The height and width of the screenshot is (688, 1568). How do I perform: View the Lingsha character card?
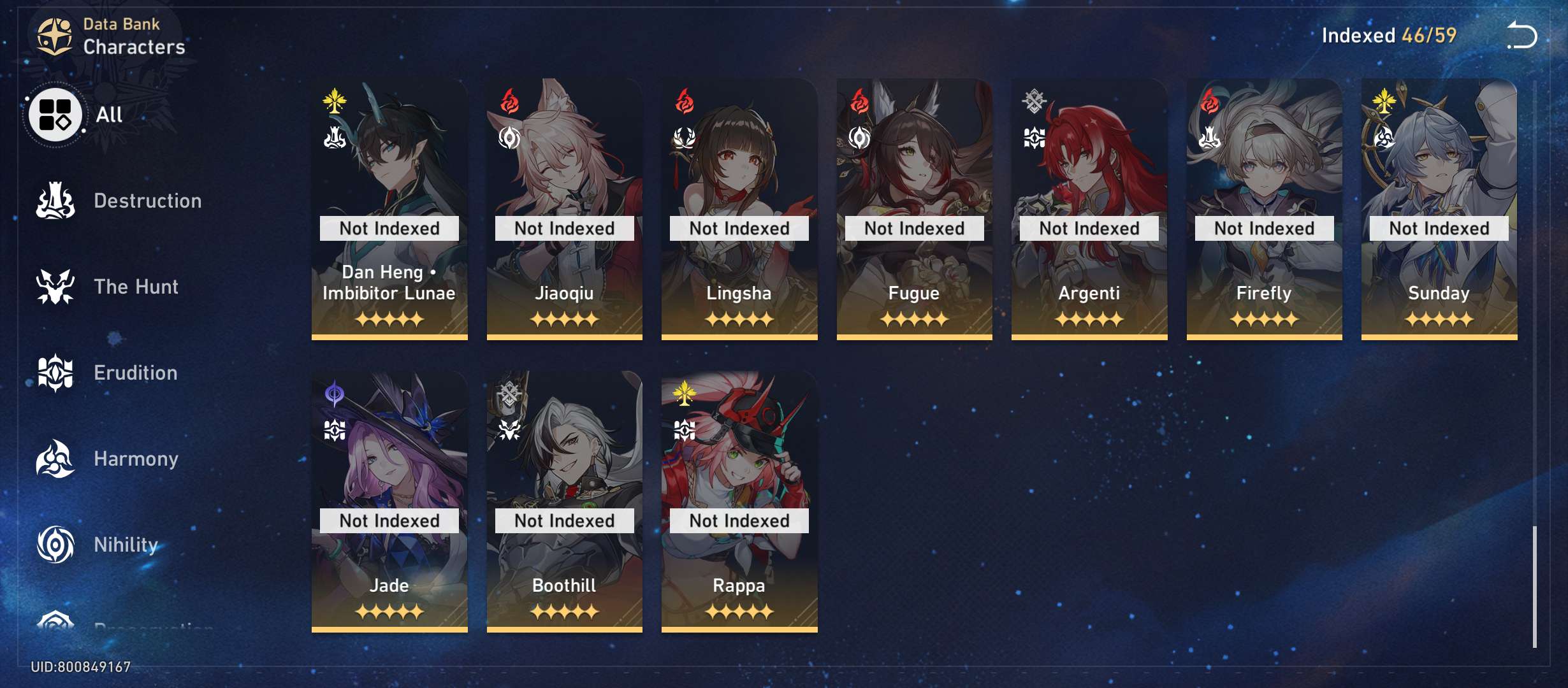click(x=739, y=209)
